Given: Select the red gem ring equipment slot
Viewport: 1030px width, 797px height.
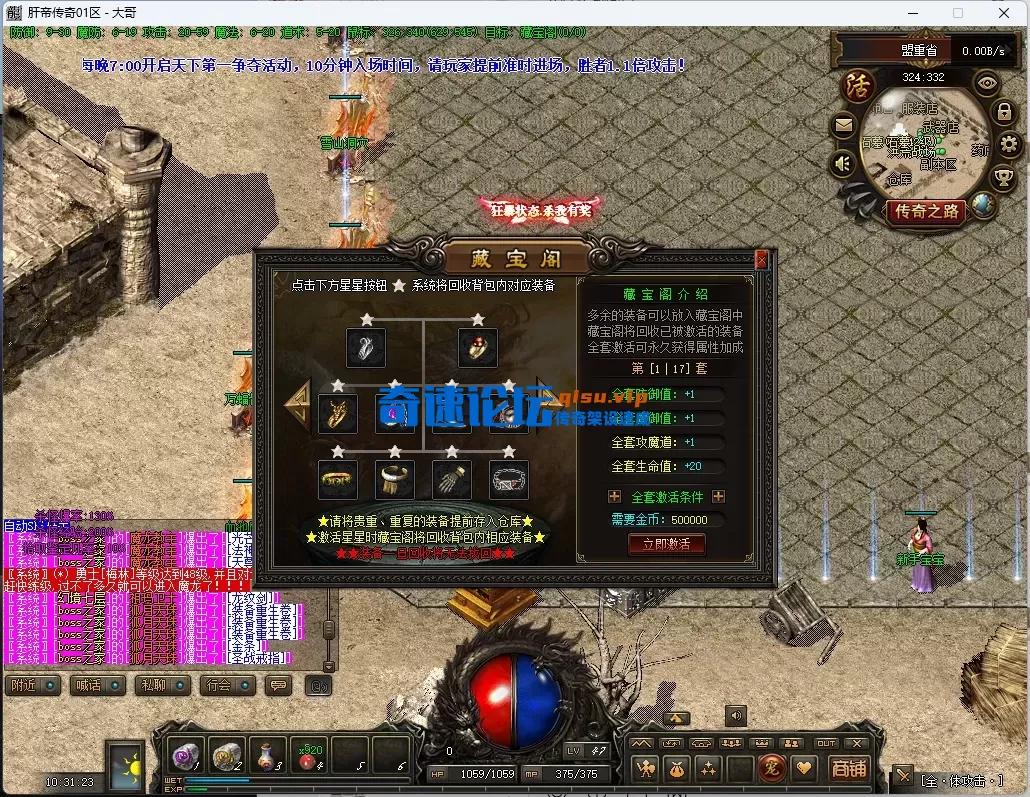Looking at the screenshot, I should click(478, 348).
